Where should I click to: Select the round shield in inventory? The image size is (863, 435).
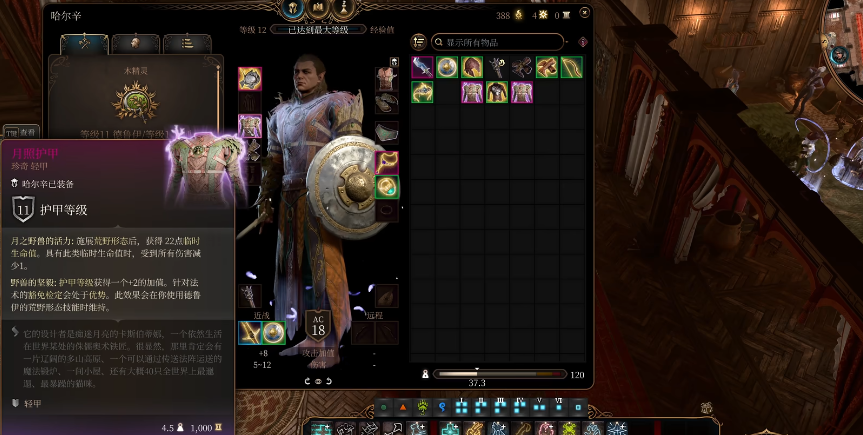pyautogui.click(x=447, y=68)
